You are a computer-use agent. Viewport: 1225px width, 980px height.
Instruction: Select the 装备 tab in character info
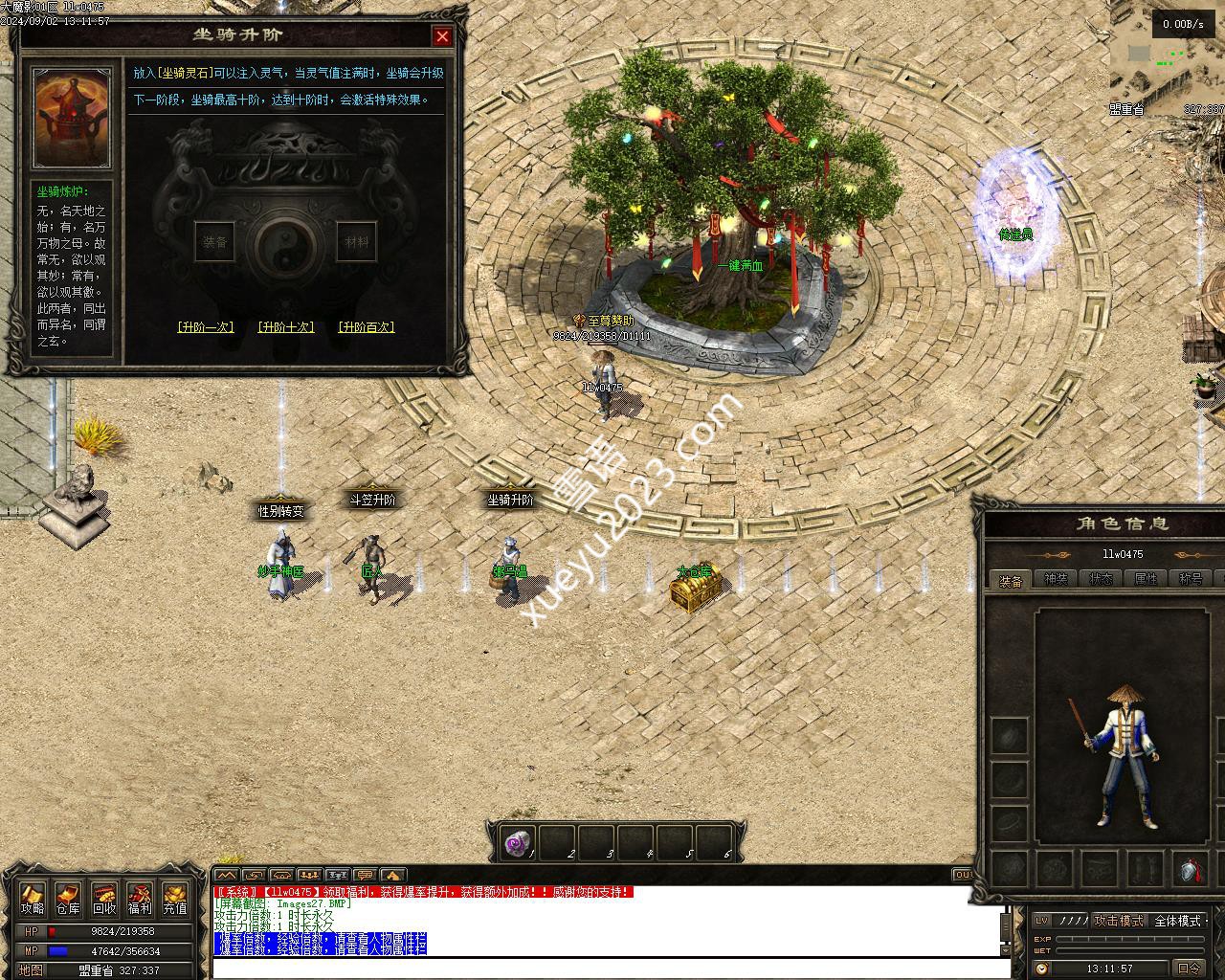coord(1011,580)
